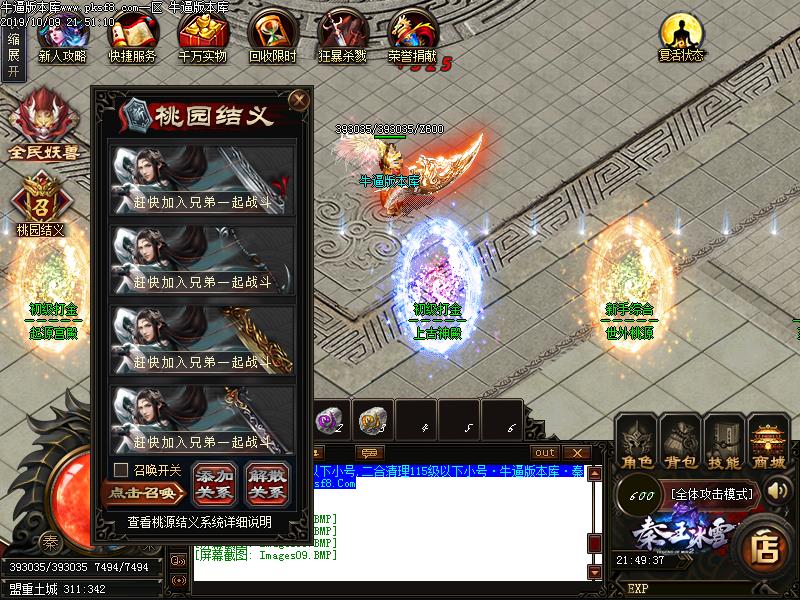The width and height of the screenshot is (800, 600).
Task: Tick the 召唤开关 checkbox
Action: (x=121, y=469)
